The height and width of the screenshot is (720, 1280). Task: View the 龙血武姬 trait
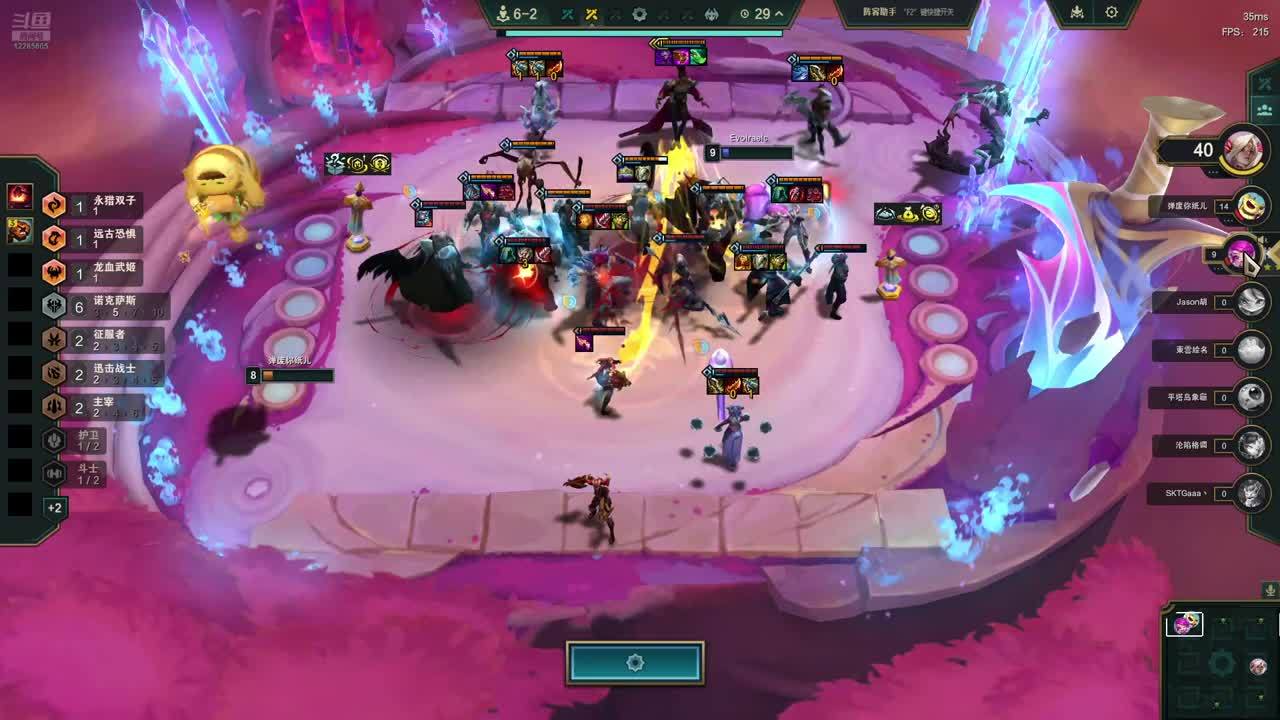(100, 272)
